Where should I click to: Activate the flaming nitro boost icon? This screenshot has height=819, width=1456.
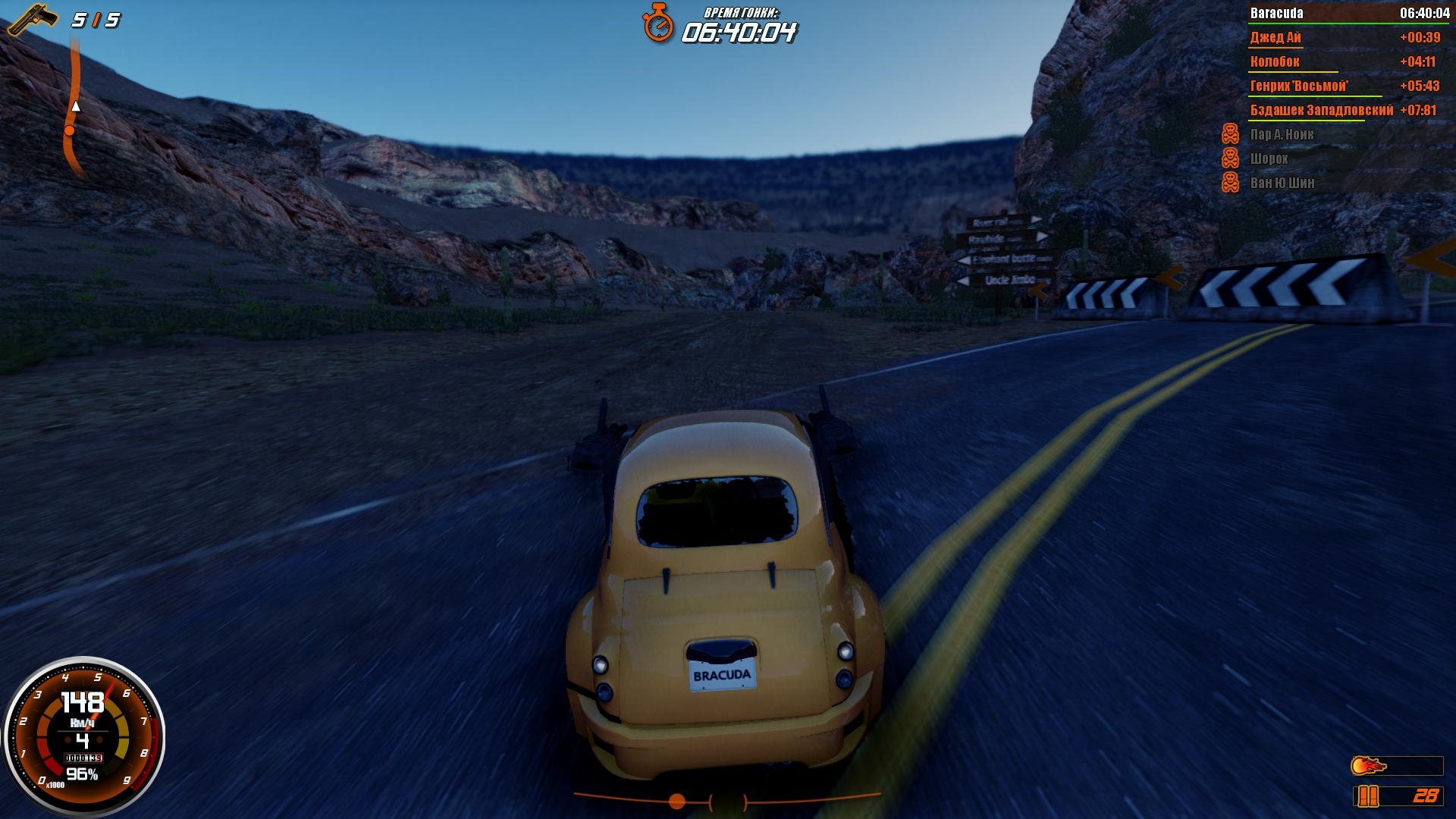coord(1369,766)
